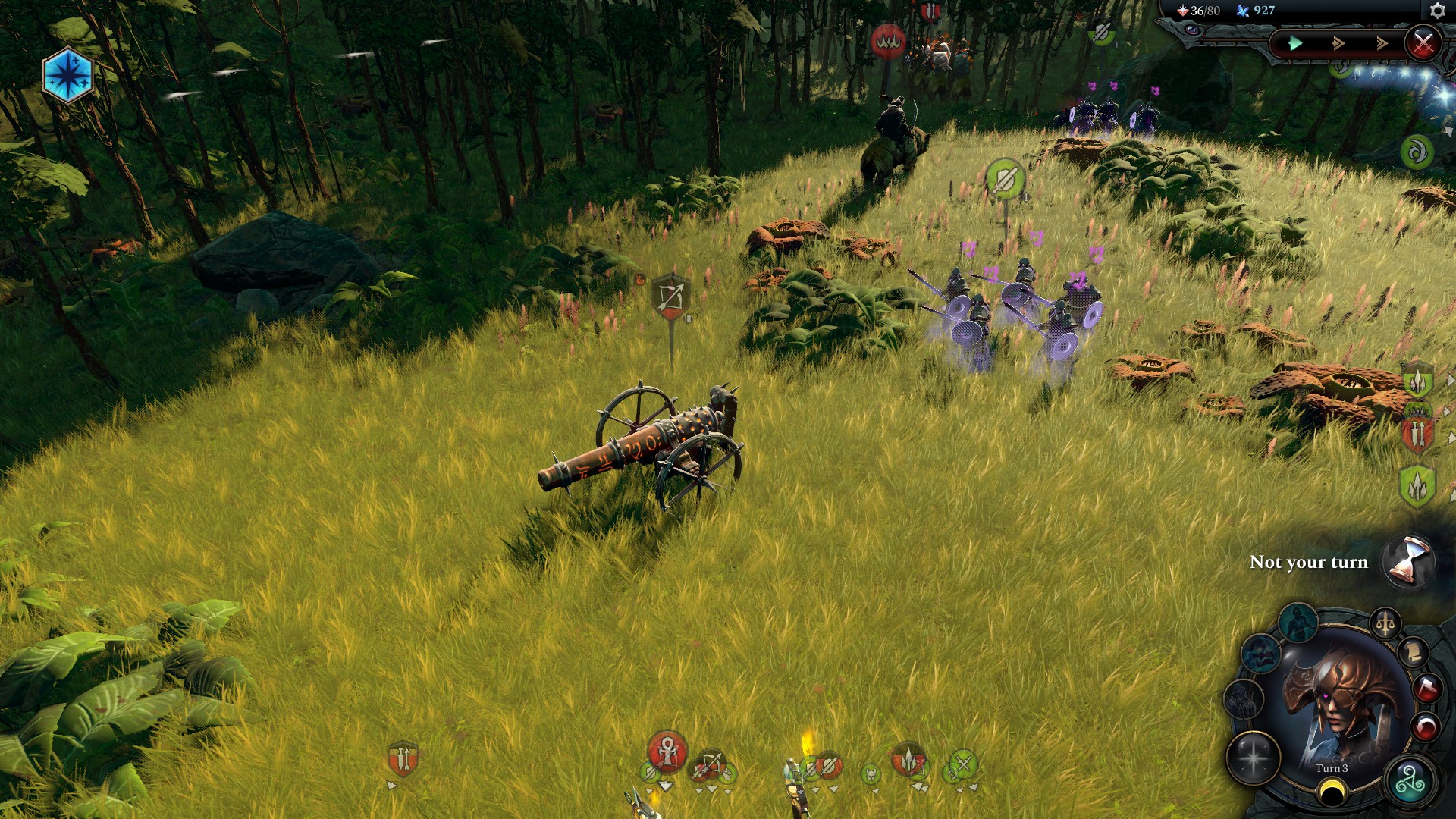Image resolution: width=1456 pixels, height=819 pixels.
Task: Click the red flag flee button
Action: point(1428,689)
